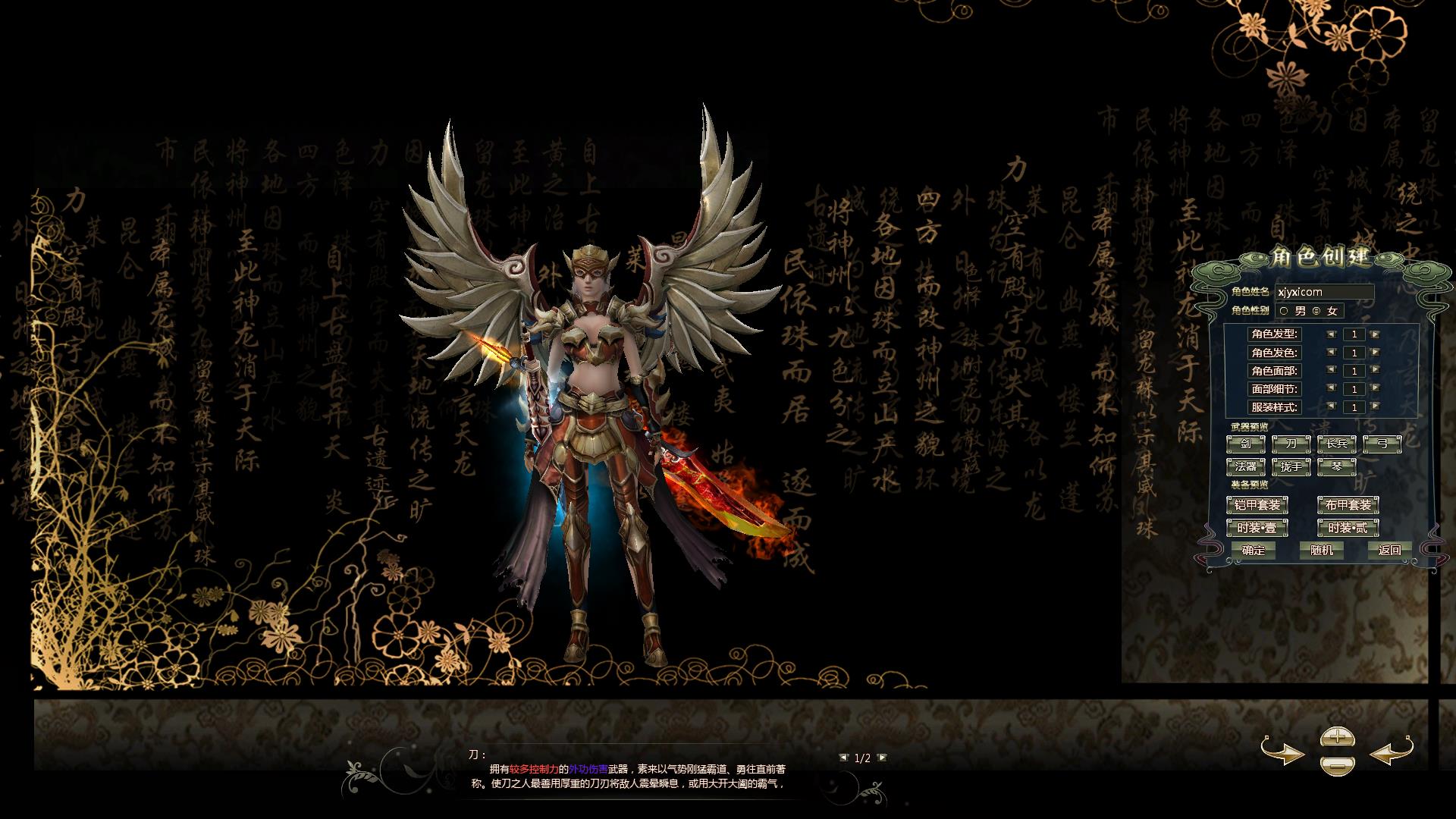
Task: Click the character name input field
Action: [1325, 292]
